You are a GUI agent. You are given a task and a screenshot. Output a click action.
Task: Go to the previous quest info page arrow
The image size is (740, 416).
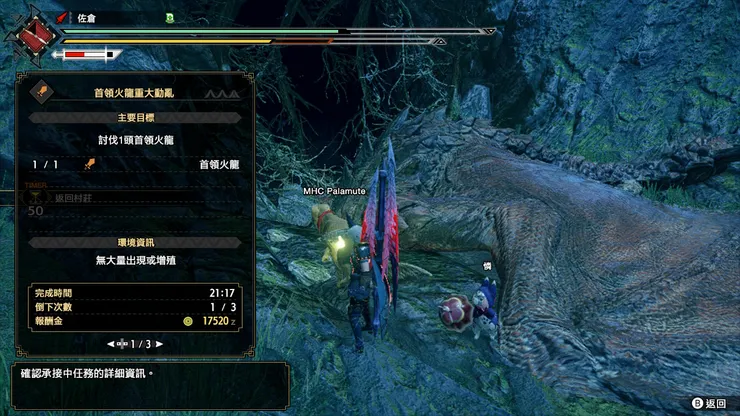[110, 344]
